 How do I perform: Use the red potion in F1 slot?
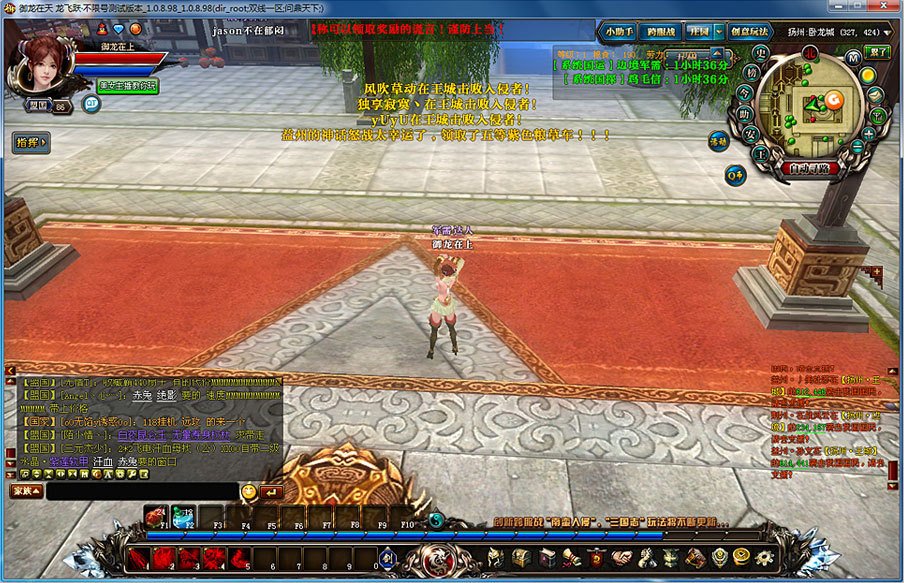157,515
